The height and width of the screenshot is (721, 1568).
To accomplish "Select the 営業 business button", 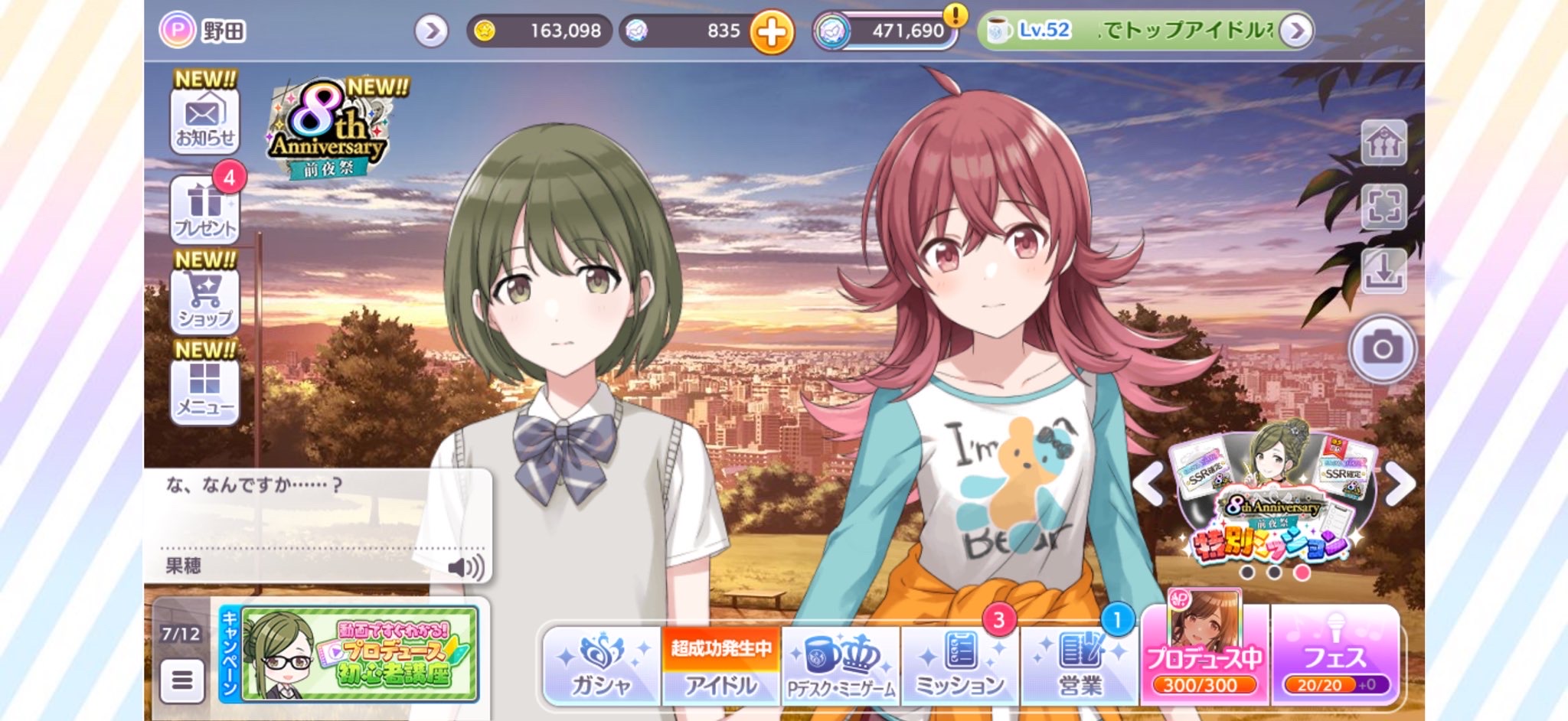I will click(x=1080, y=665).
